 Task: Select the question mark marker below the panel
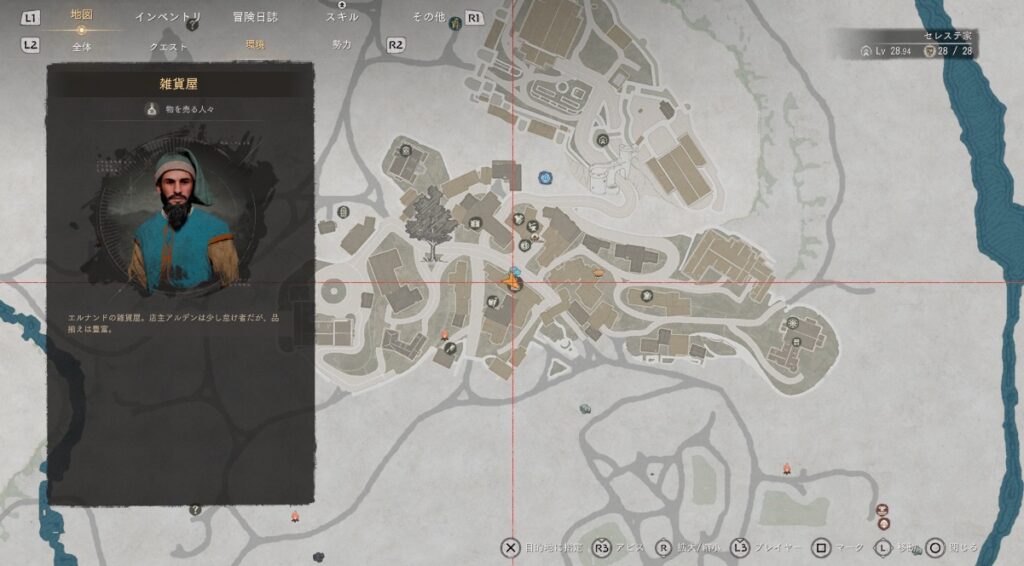coord(195,509)
